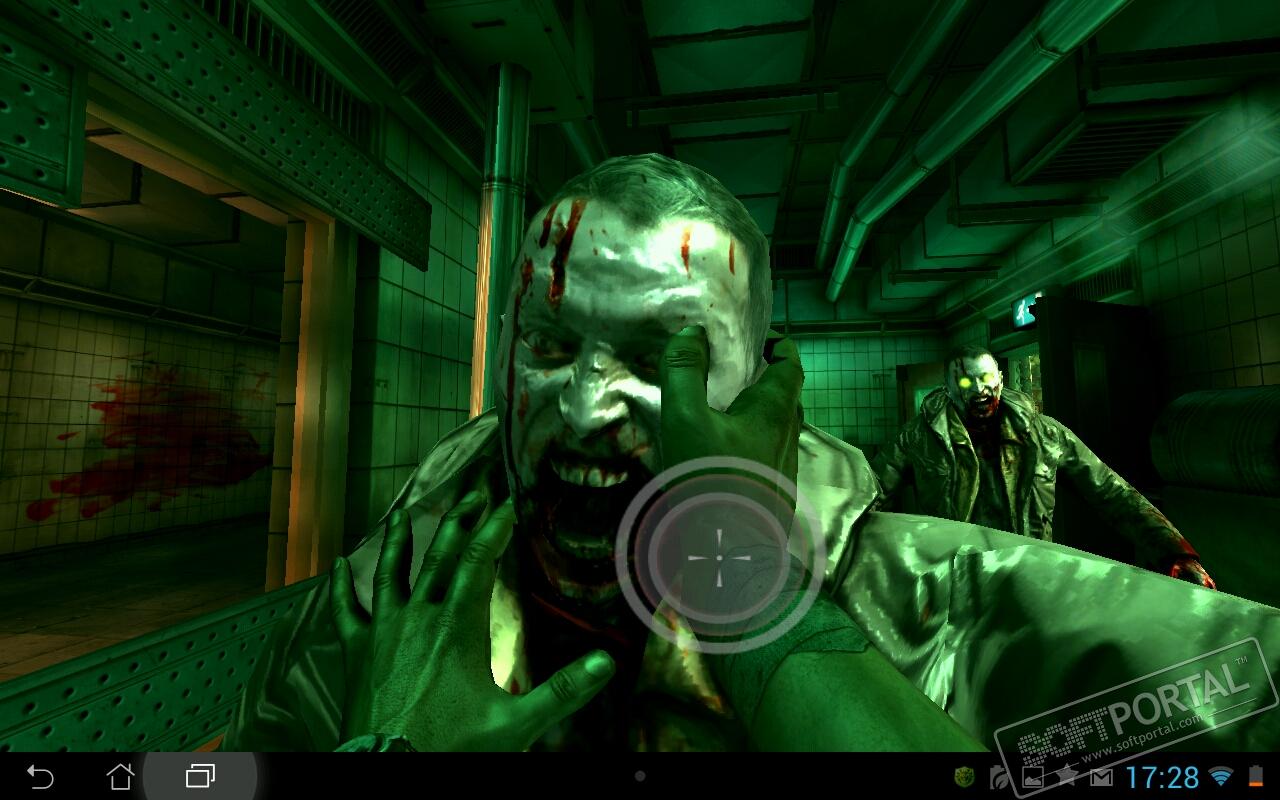Screen dimensions: 1280x800
Task: Tap the circular crosshair target
Action: point(719,556)
